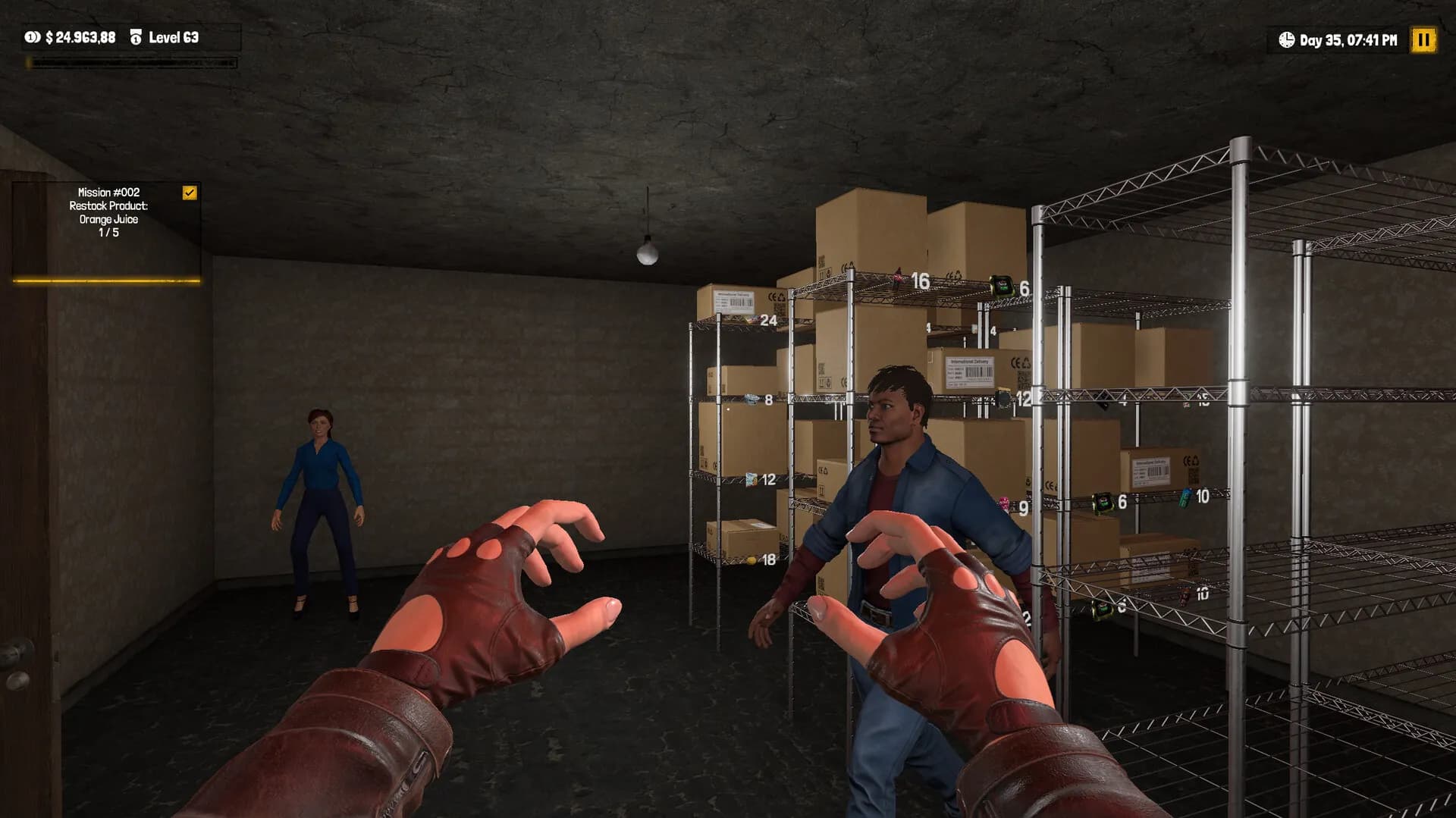Open the Restock Product: Orange Juice mission entry
1456x818 pixels.
click(x=108, y=216)
